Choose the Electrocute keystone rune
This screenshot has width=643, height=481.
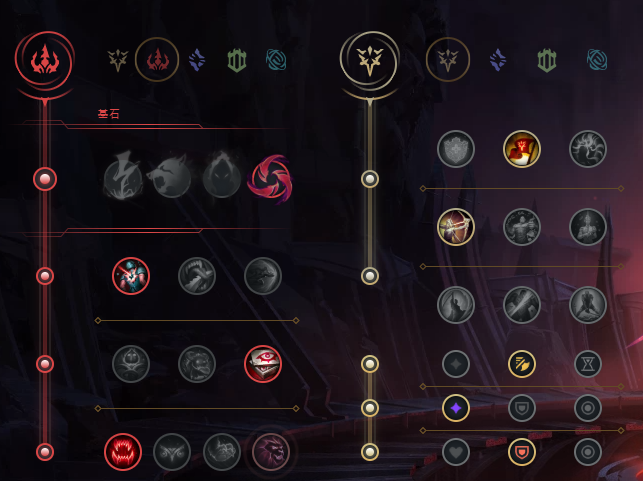coord(124,178)
